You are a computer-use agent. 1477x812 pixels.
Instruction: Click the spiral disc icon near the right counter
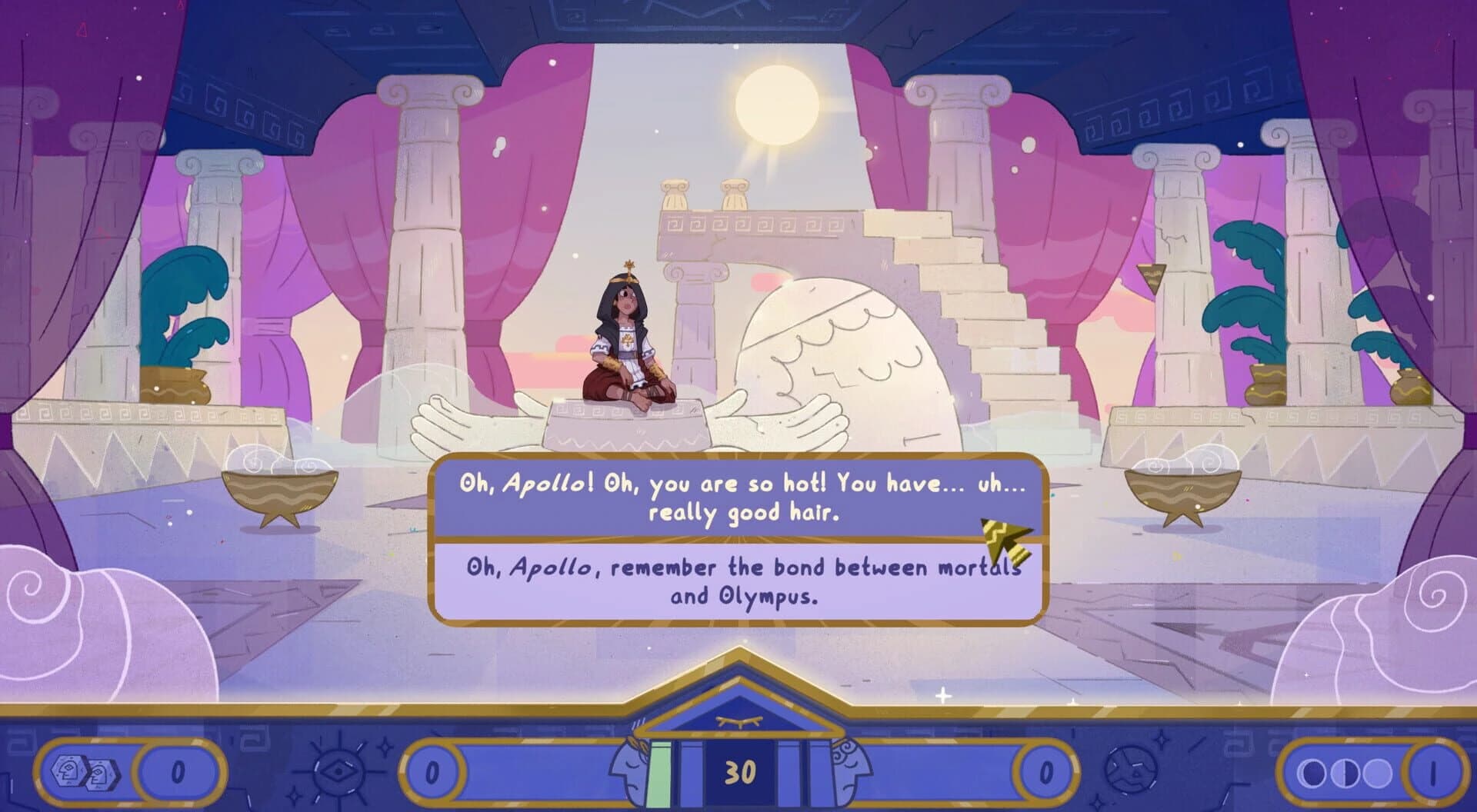click(x=1131, y=770)
